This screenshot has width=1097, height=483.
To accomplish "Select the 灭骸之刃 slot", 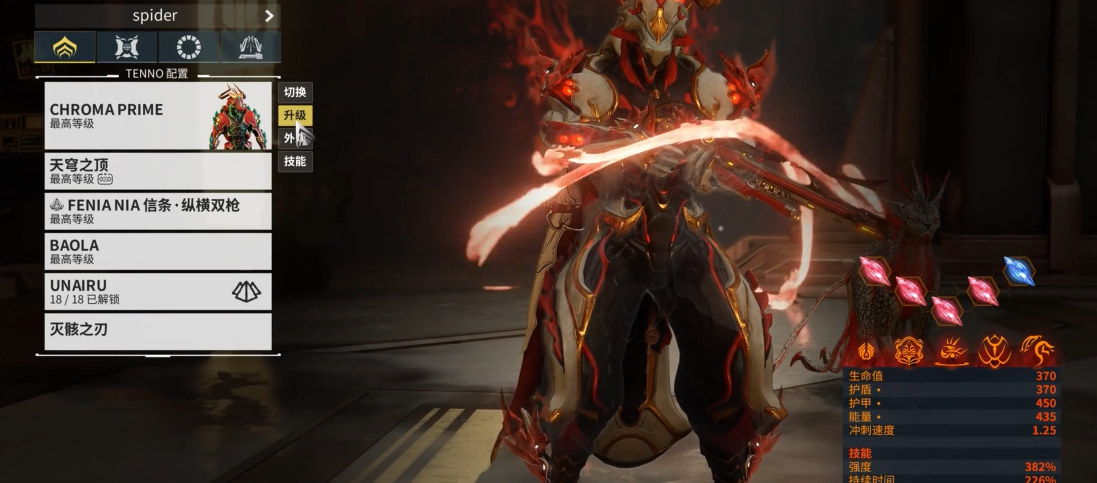I will [157, 331].
